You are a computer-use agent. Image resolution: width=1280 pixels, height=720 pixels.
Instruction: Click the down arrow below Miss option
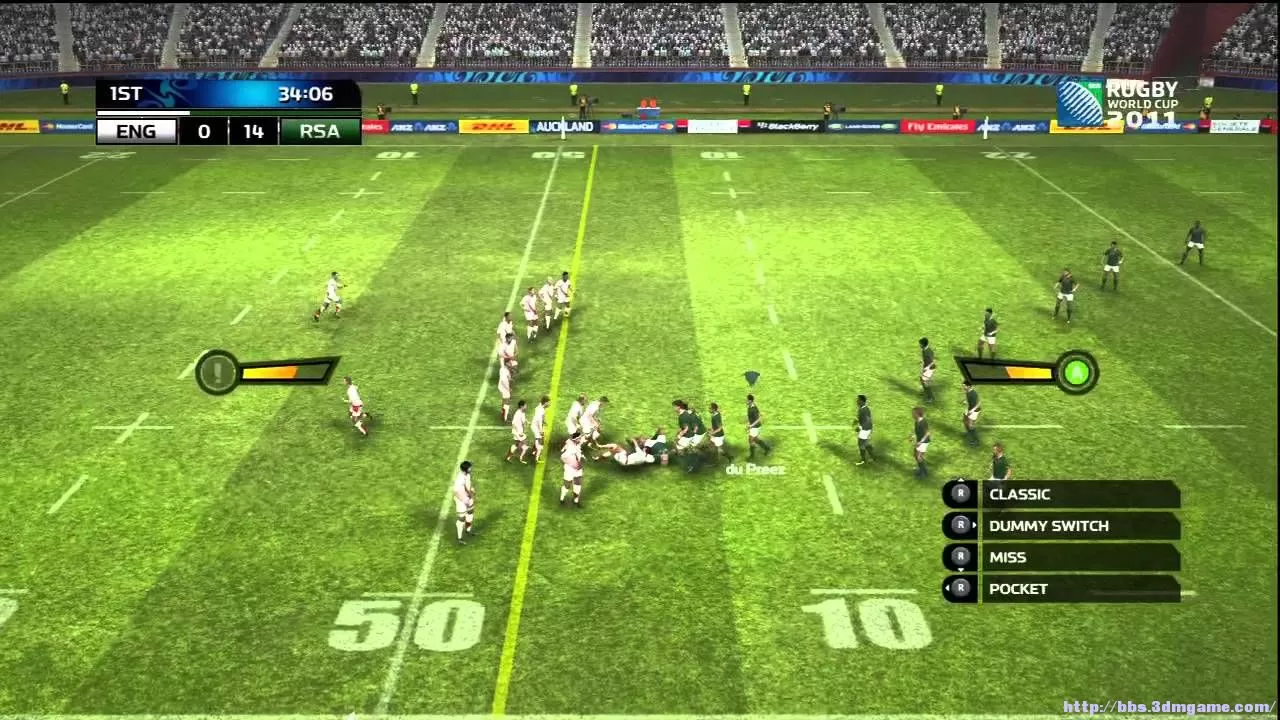click(960, 570)
